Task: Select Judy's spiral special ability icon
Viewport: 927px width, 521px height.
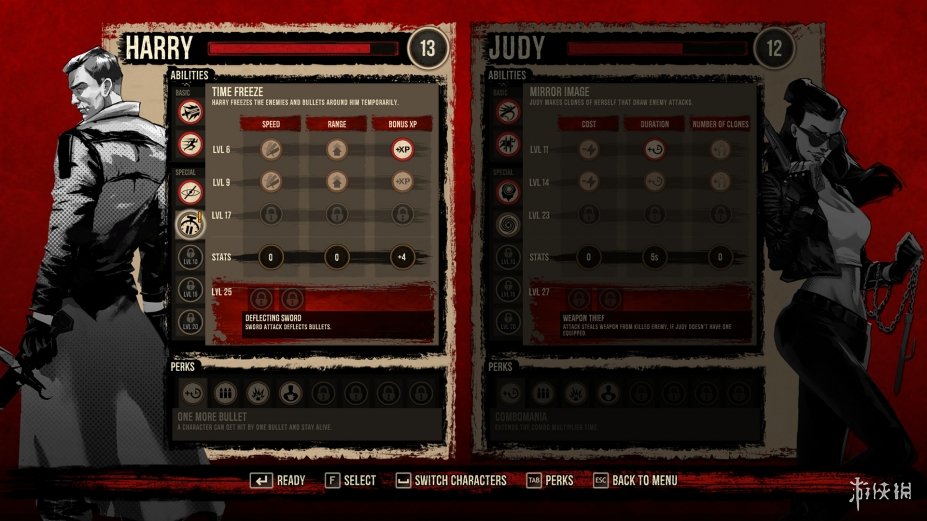Action: coord(508,224)
